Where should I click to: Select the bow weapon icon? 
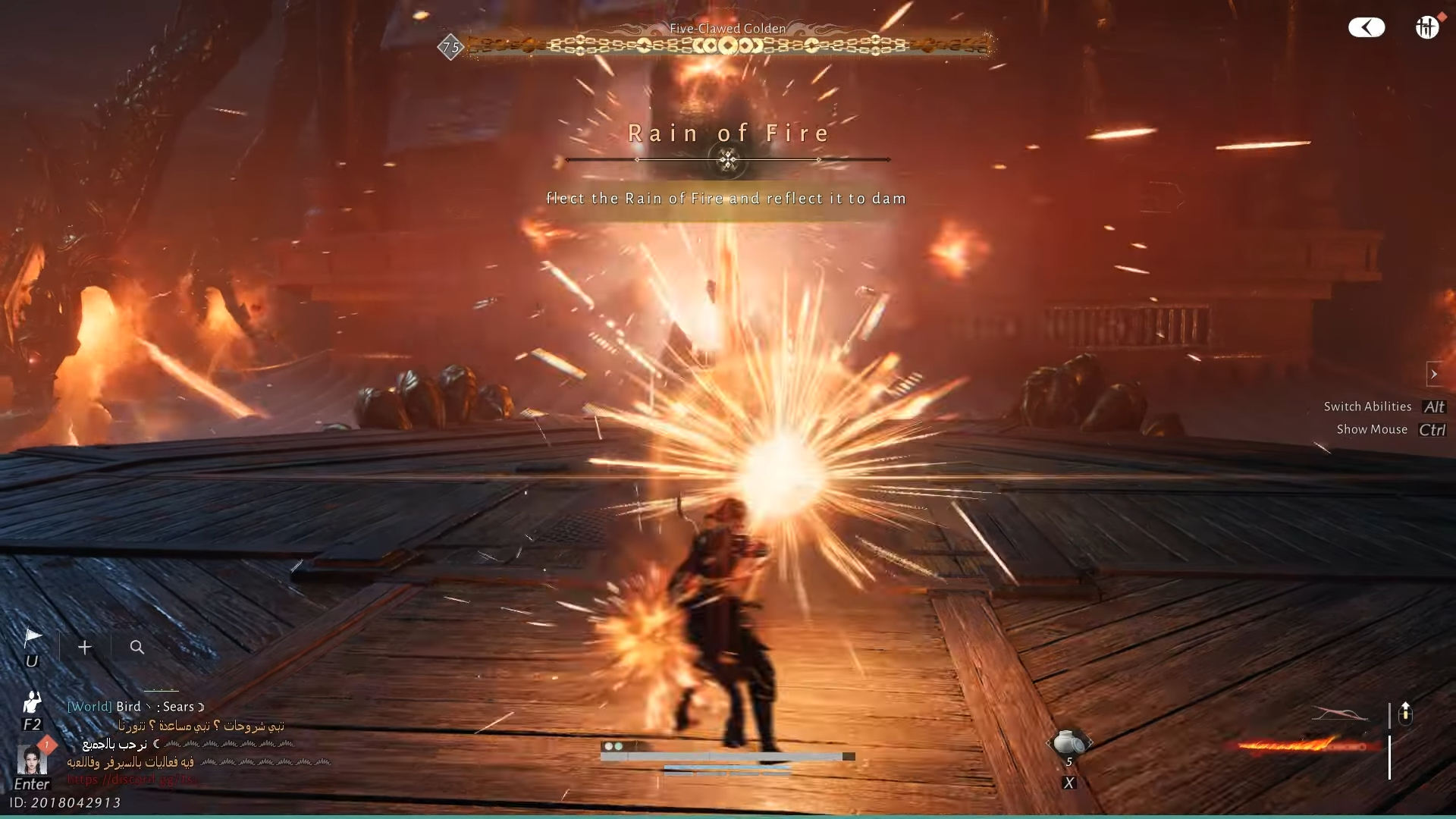click(x=1340, y=714)
